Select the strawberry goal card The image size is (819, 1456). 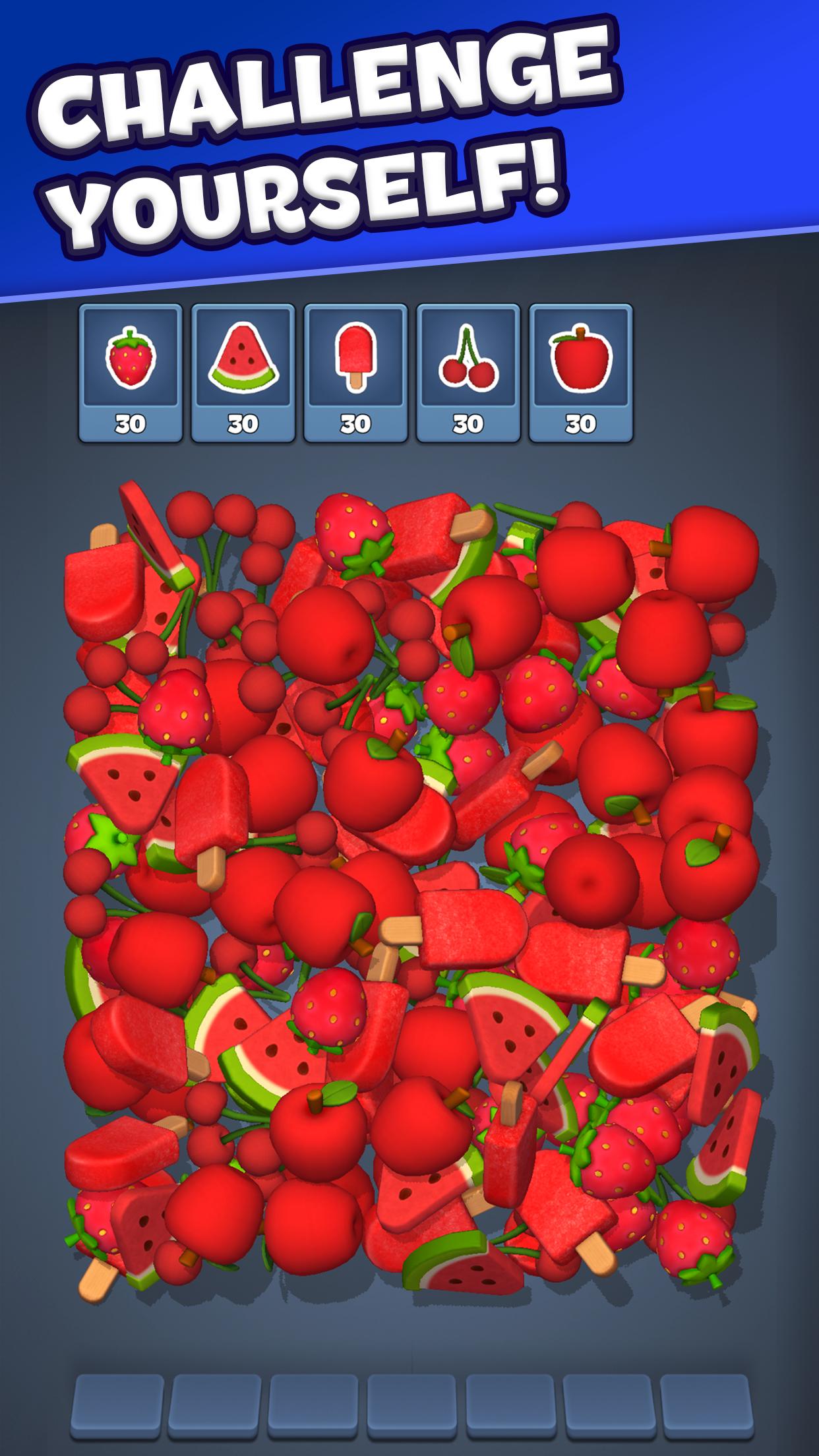(130, 373)
